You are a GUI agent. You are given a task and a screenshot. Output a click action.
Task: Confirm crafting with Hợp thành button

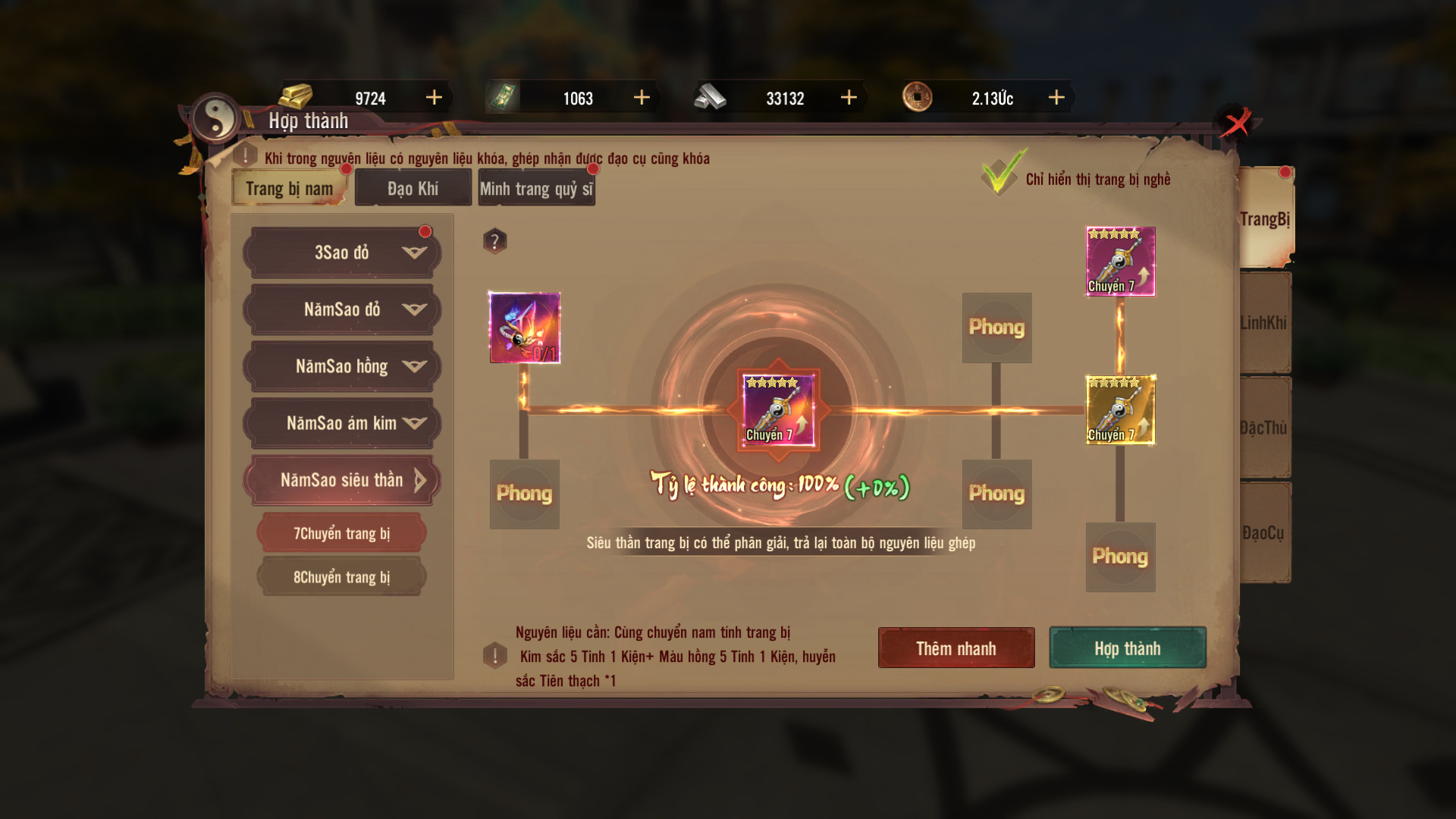(x=1127, y=648)
